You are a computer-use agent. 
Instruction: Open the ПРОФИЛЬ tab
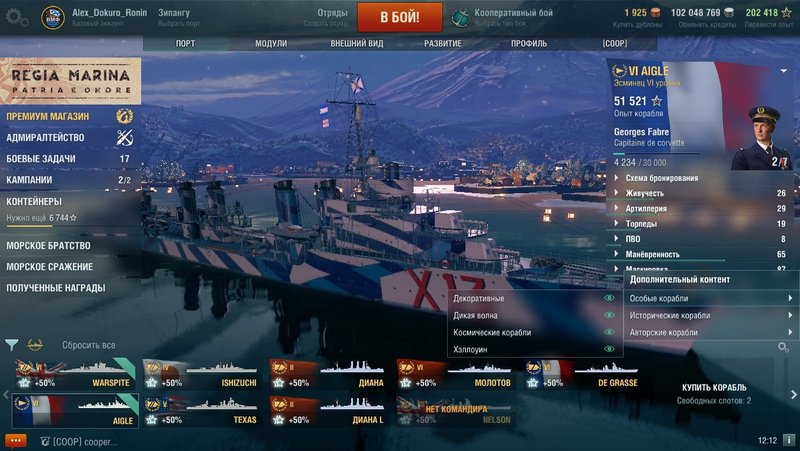(529, 44)
